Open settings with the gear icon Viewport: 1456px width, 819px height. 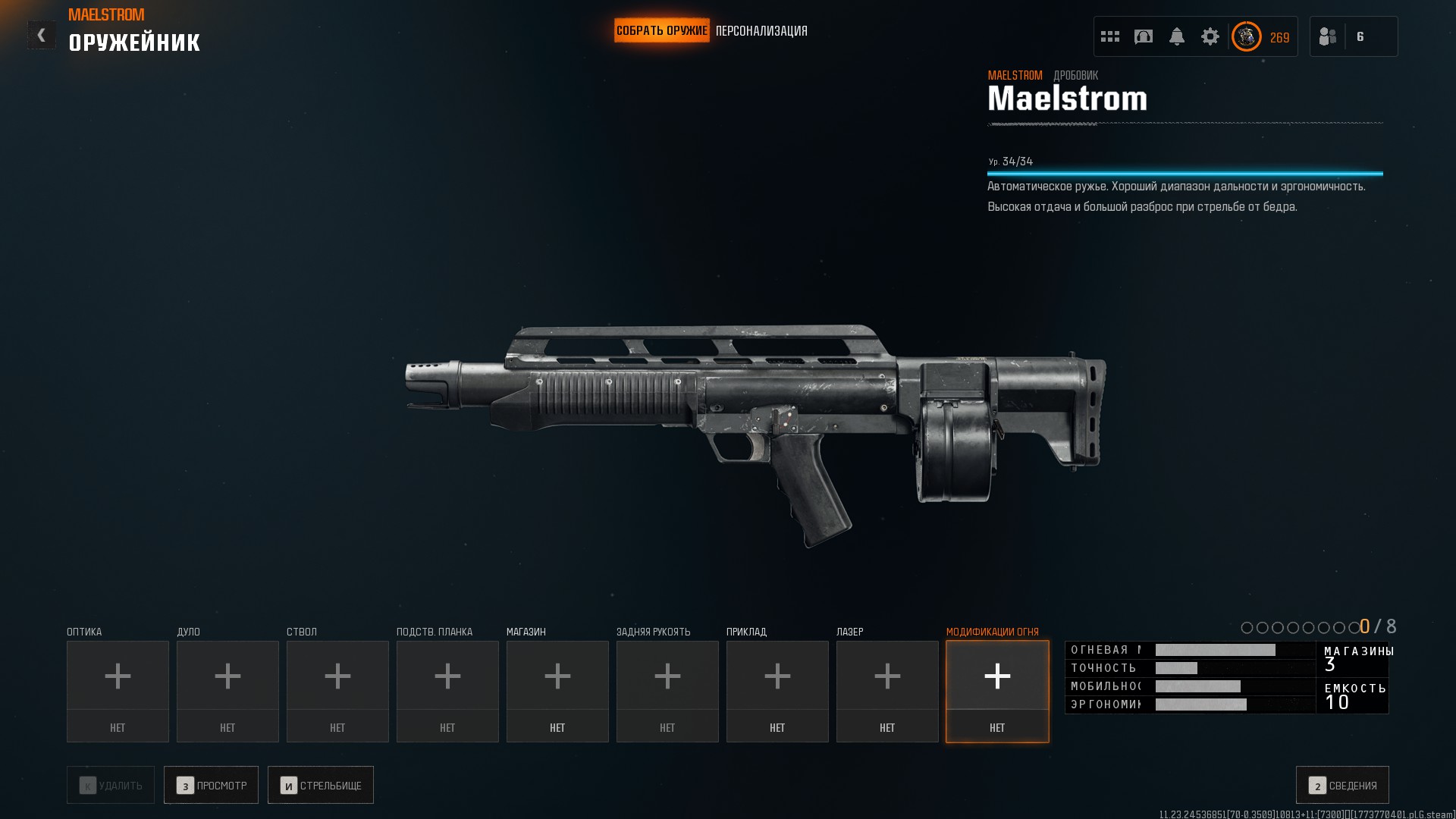(x=1210, y=36)
